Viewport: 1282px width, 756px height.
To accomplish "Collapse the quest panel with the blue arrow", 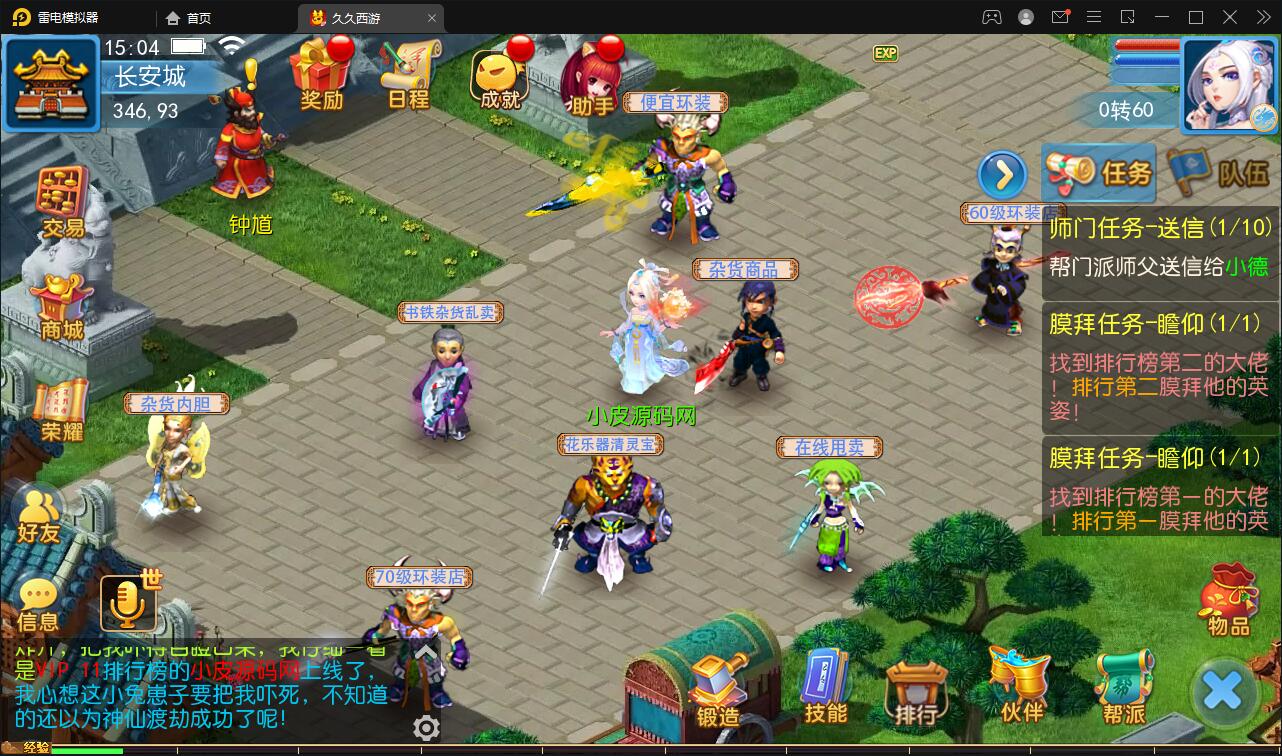I will coord(1002,174).
